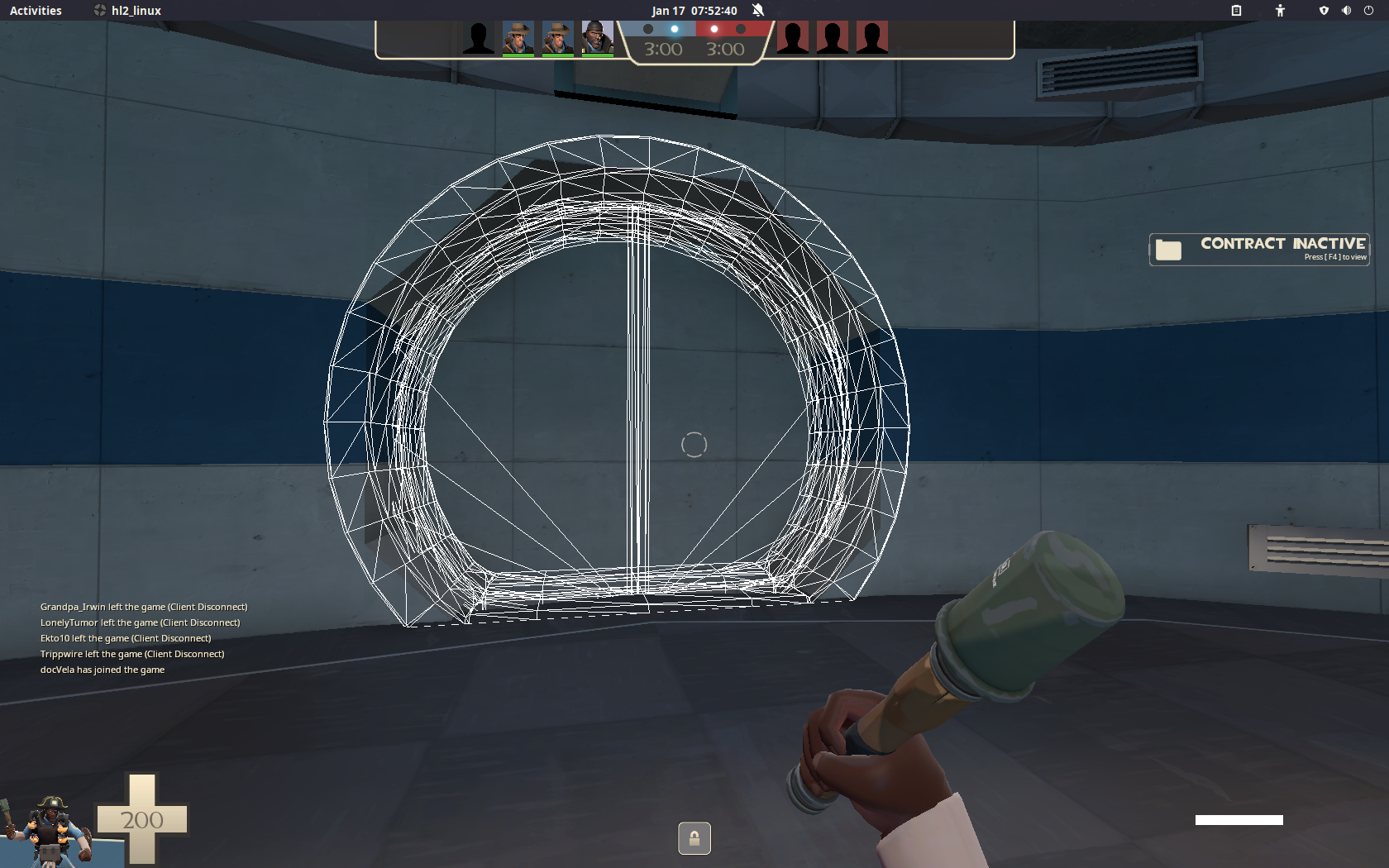Click the clipboard icon in the top bar
The image size is (1389, 868).
click(x=1236, y=10)
